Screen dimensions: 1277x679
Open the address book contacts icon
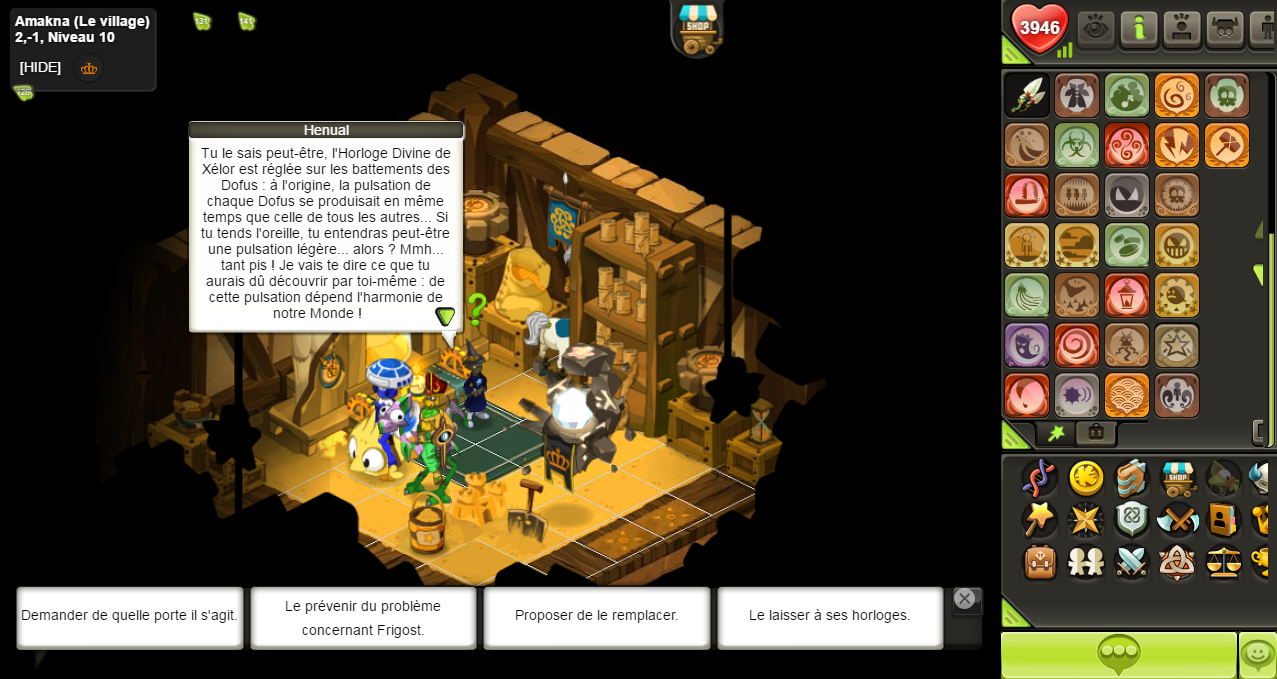(x=1223, y=520)
